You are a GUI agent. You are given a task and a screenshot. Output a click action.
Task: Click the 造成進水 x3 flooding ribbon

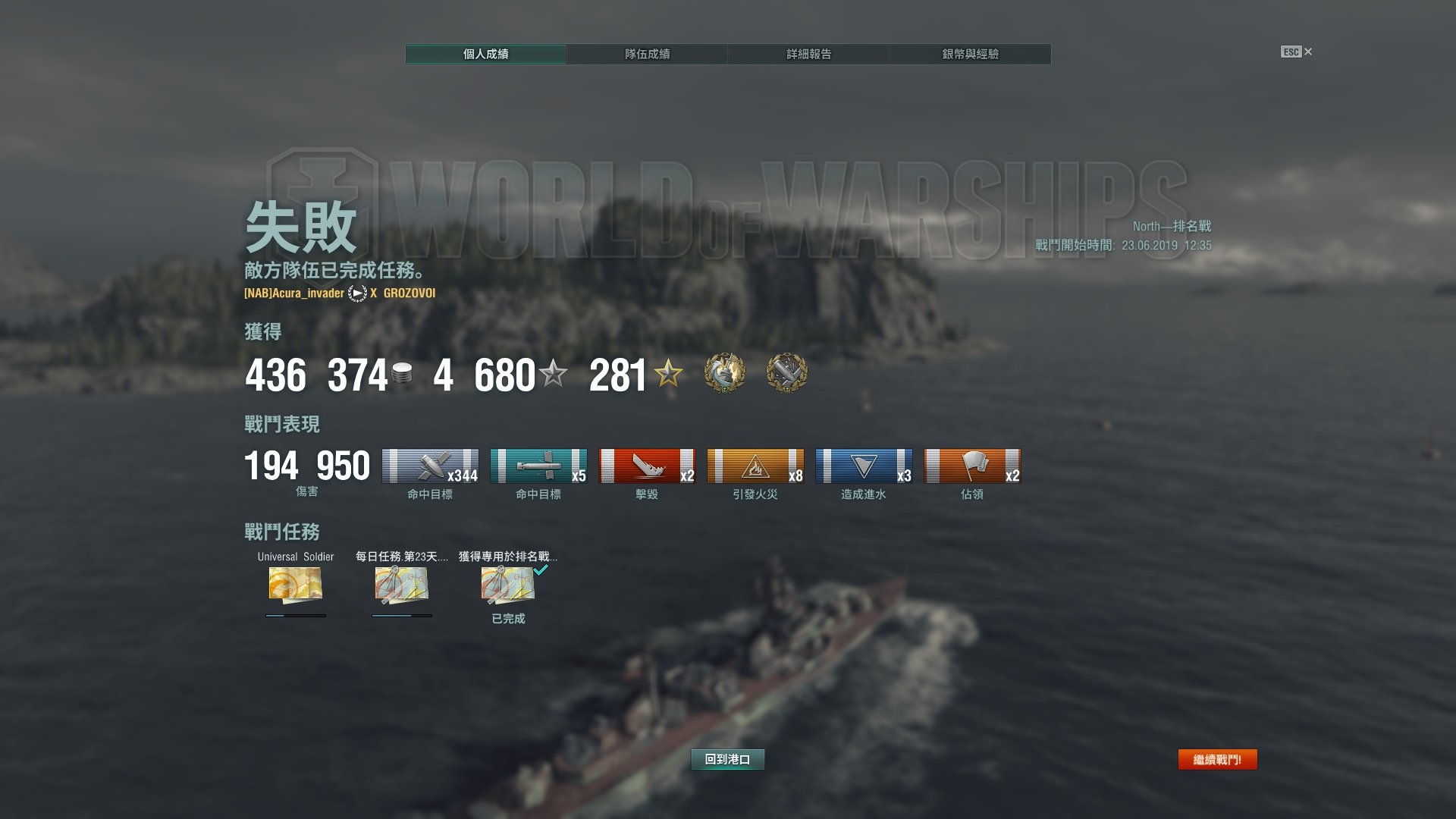tap(864, 466)
